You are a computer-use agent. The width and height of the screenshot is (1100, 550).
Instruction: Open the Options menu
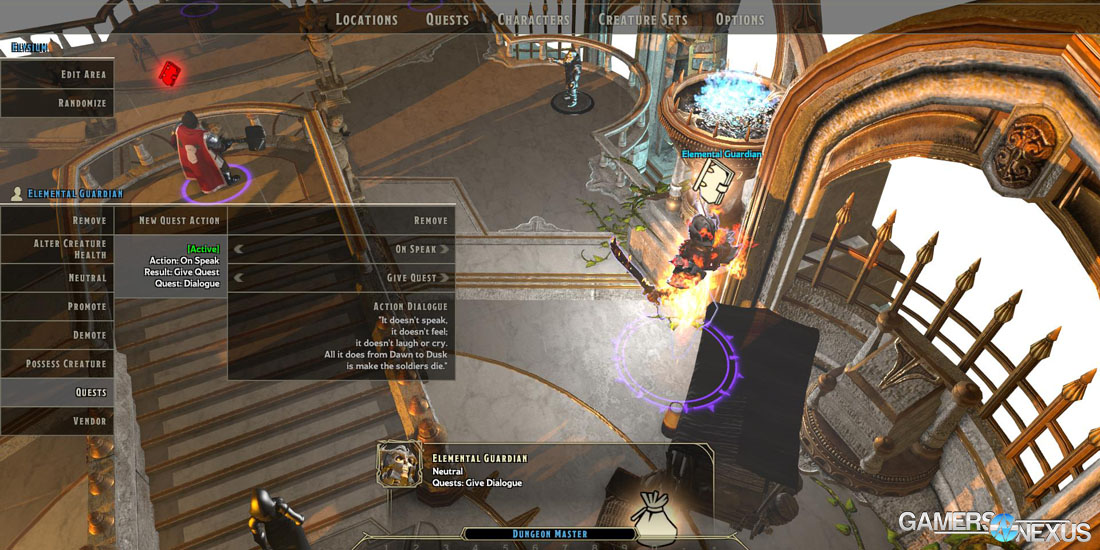click(x=740, y=19)
